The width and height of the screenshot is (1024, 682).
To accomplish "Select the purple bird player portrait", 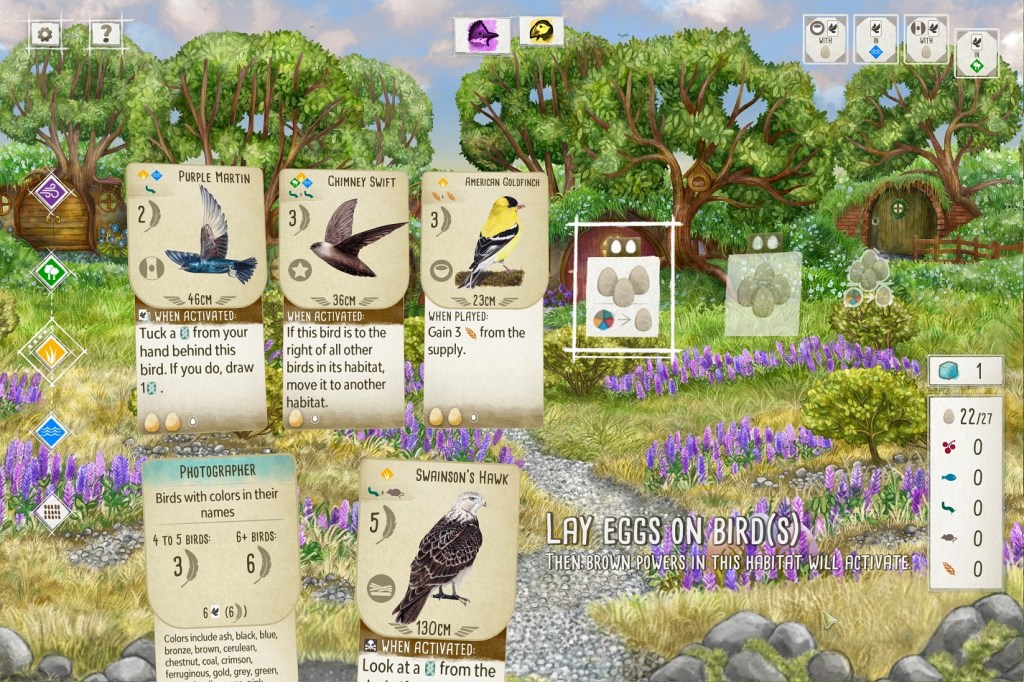I will [x=484, y=35].
